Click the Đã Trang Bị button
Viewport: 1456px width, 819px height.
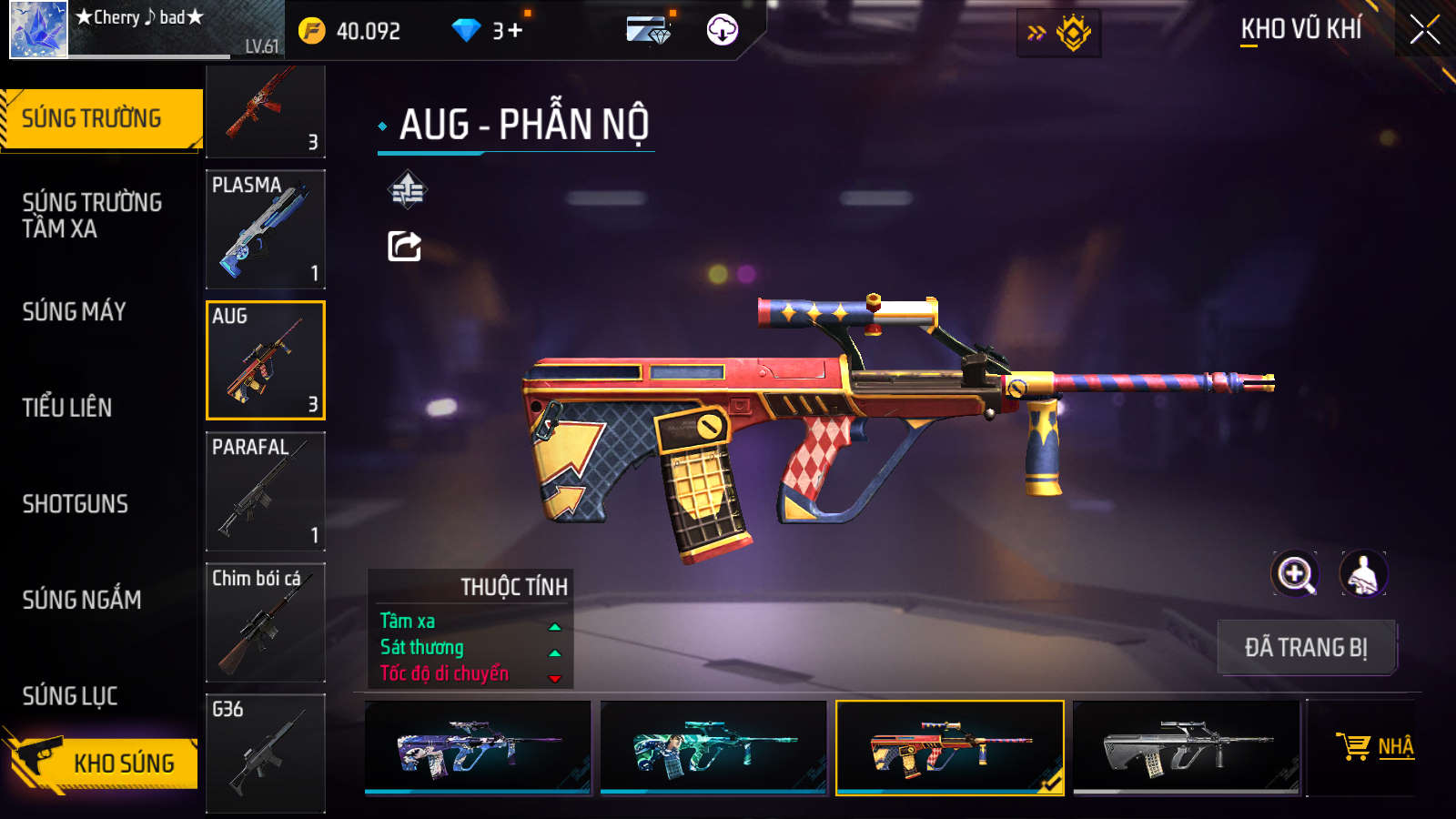pyautogui.click(x=1306, y=648)
